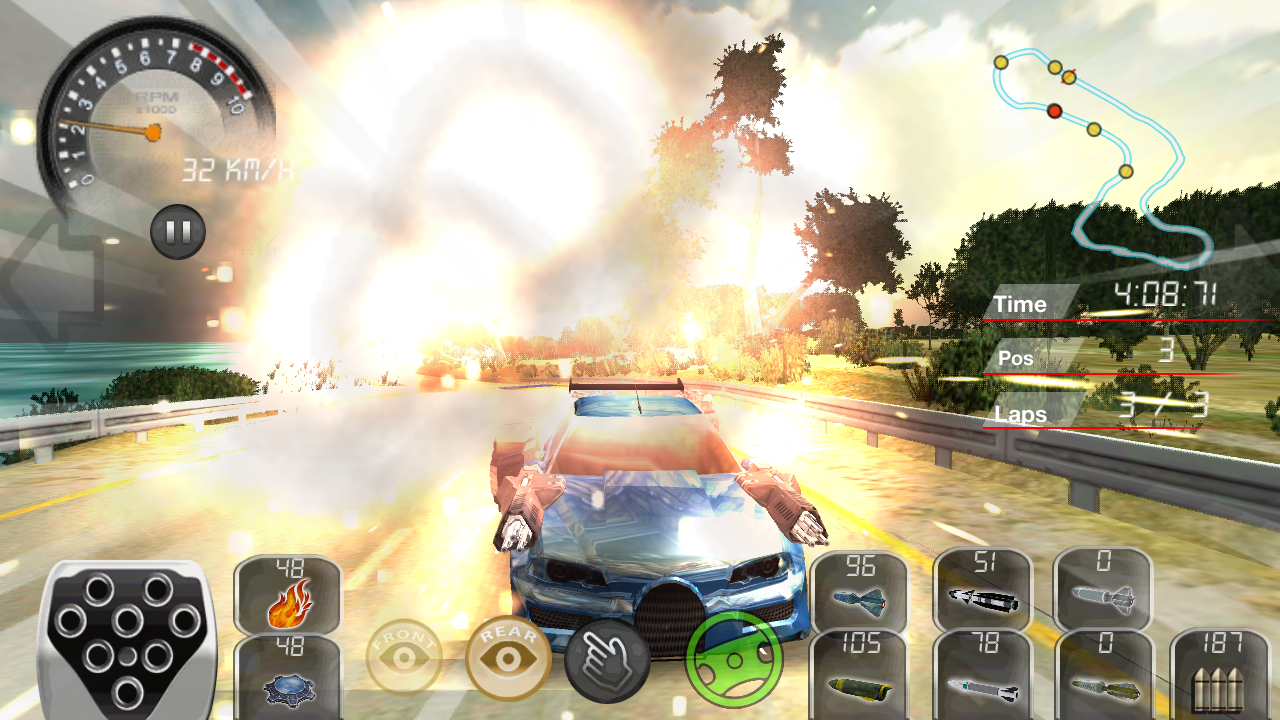Screen dimensions: 1280x720
Task: Fire the bomb with 96 ammo
Action: tap(859, 592)
